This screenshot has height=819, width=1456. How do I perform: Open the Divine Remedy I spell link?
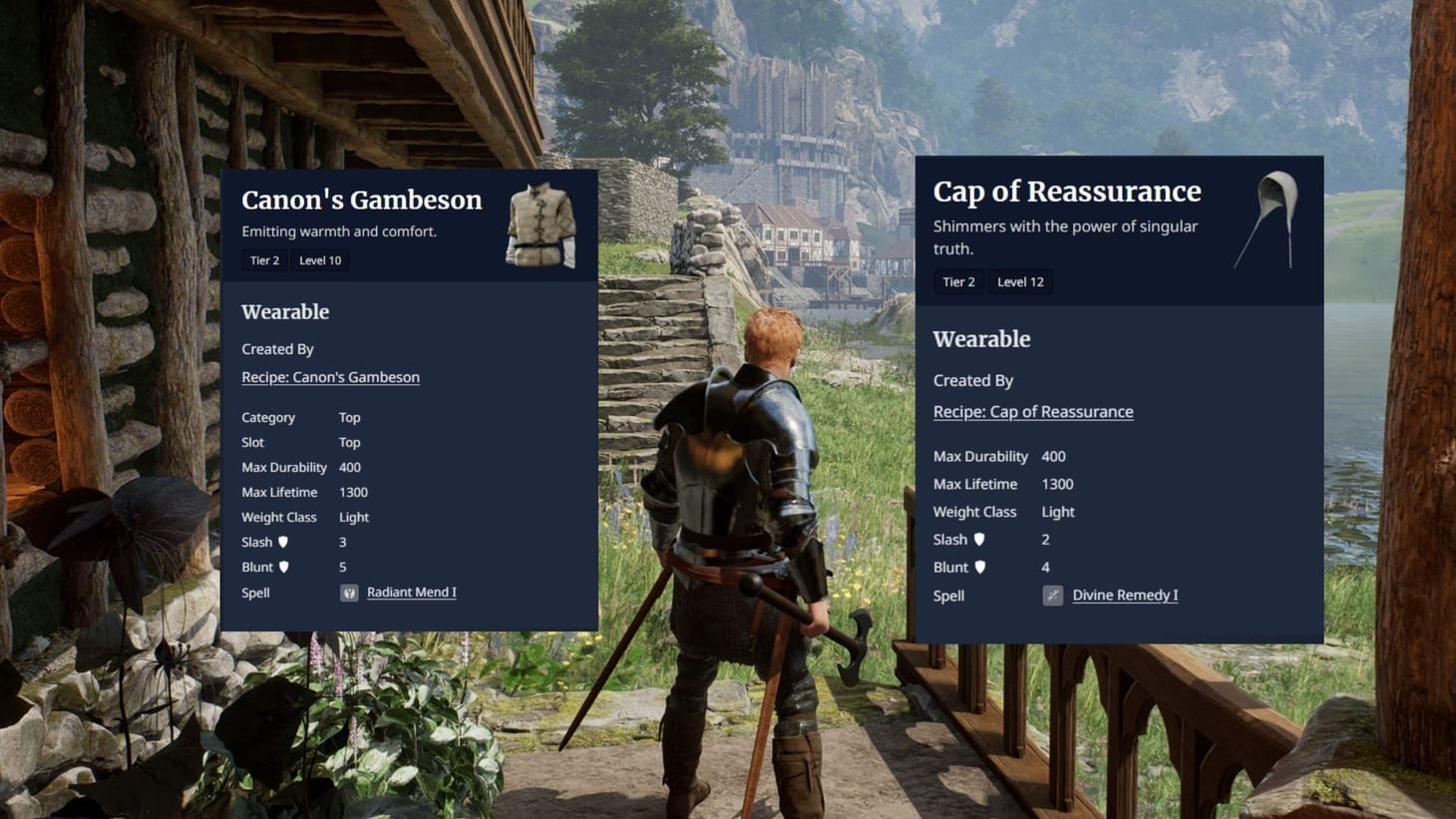click(1125, 595)
